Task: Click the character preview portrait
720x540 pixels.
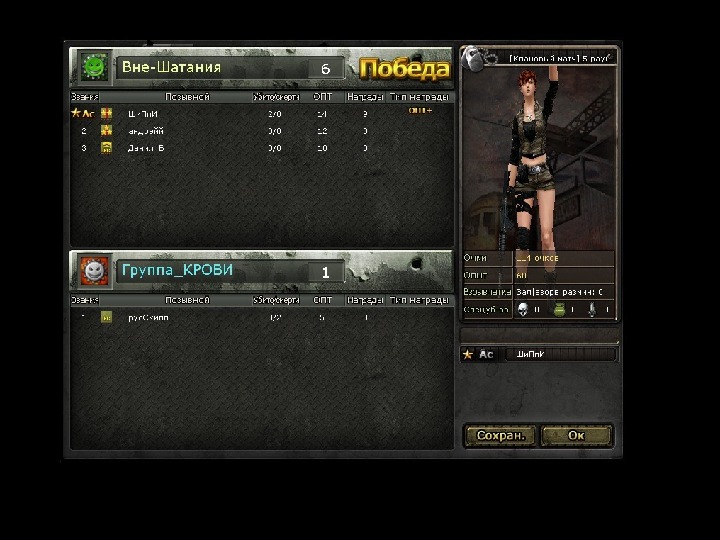Action: 539,150
